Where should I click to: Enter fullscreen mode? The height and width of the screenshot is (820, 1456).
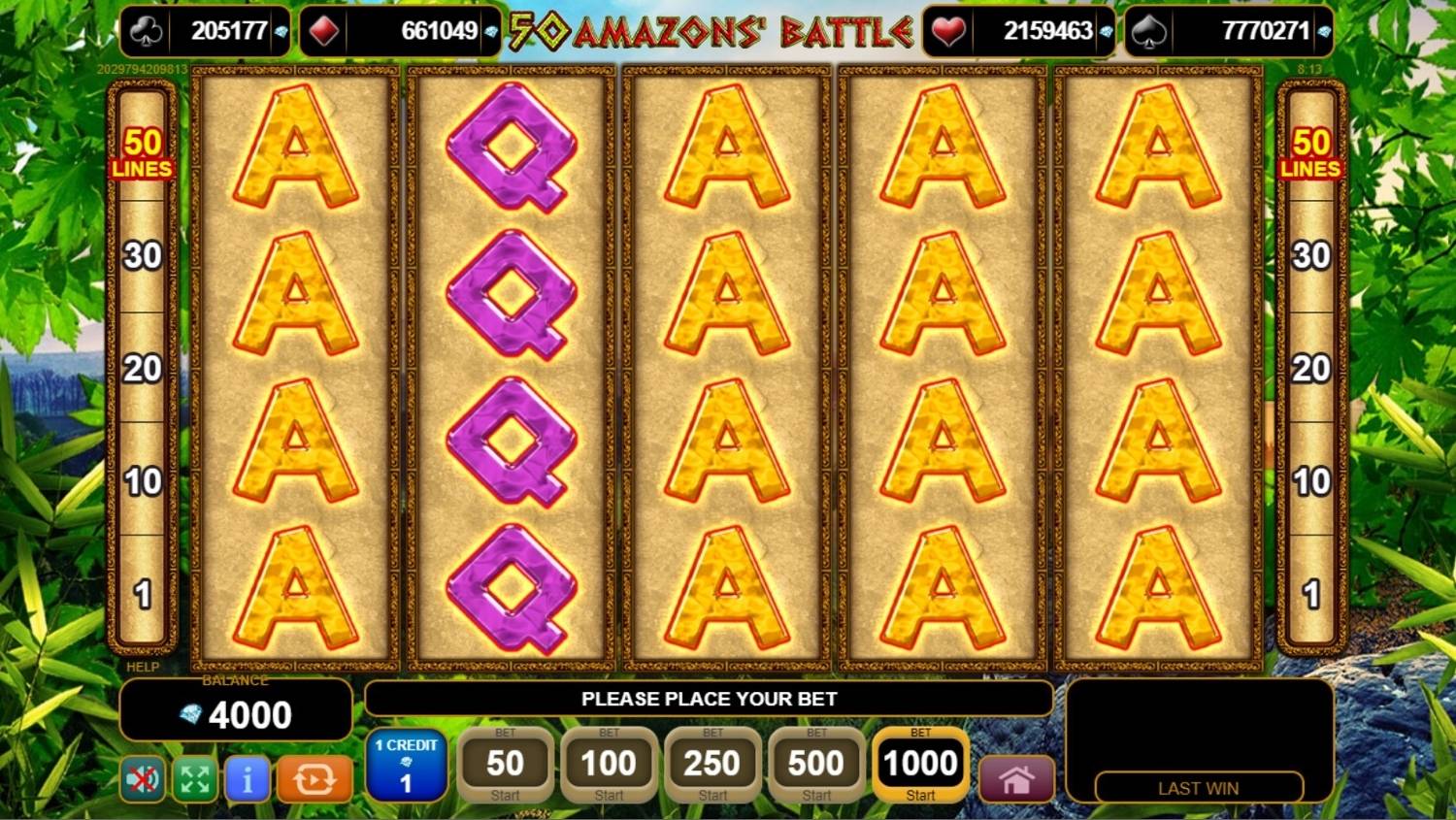(x=194, y=779)
